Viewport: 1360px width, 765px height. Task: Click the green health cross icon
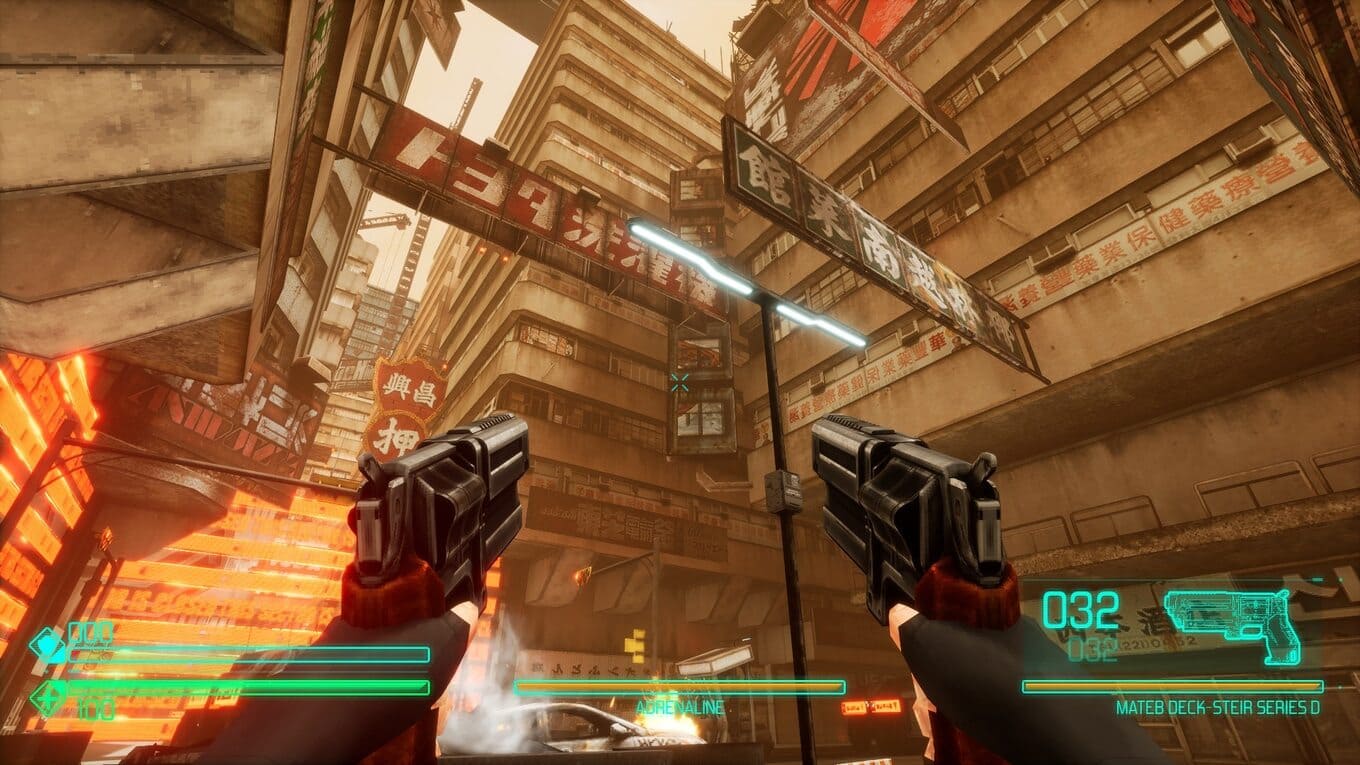(47, 696)
